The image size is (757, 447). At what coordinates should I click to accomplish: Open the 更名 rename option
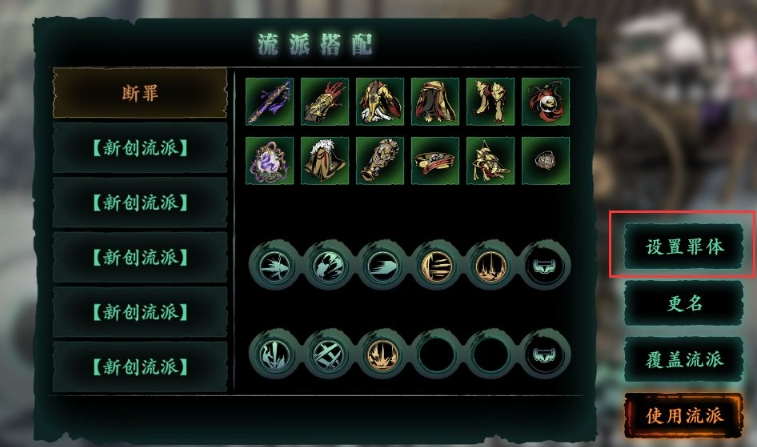(x=683, y=303)
